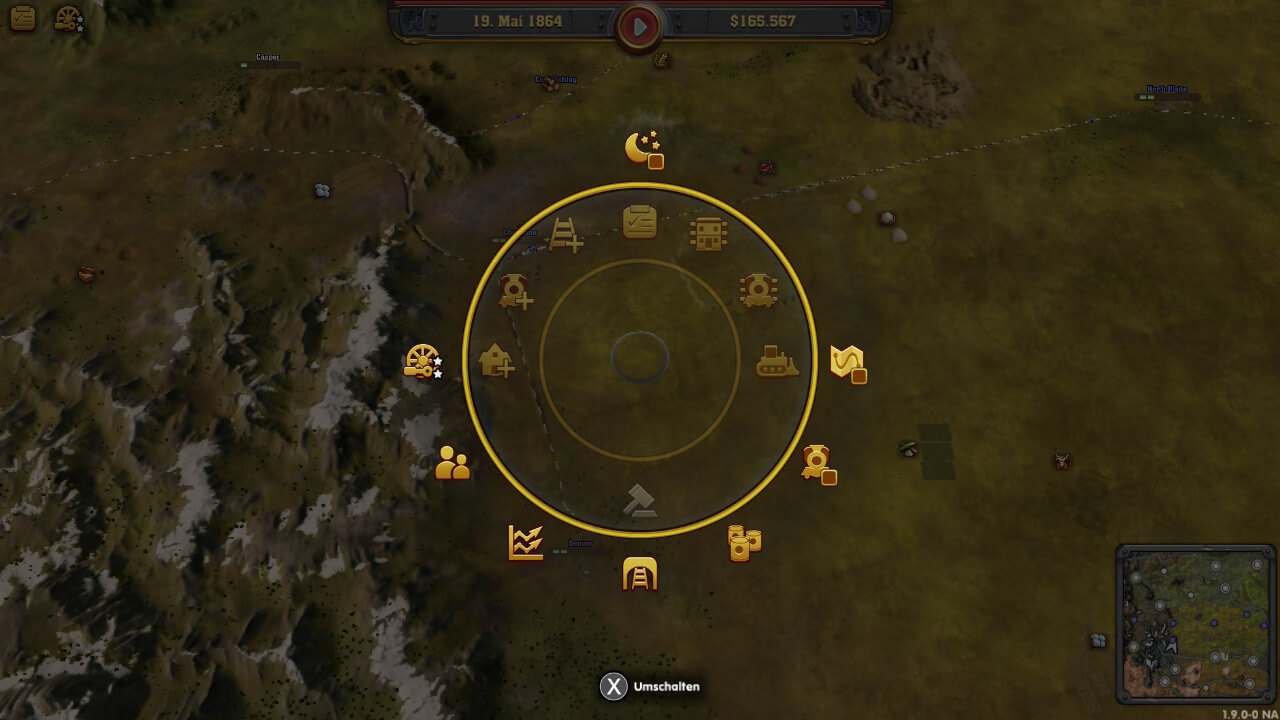
Task: Click the wheel and key icon in the top-left corner
Action: [68, 19]
